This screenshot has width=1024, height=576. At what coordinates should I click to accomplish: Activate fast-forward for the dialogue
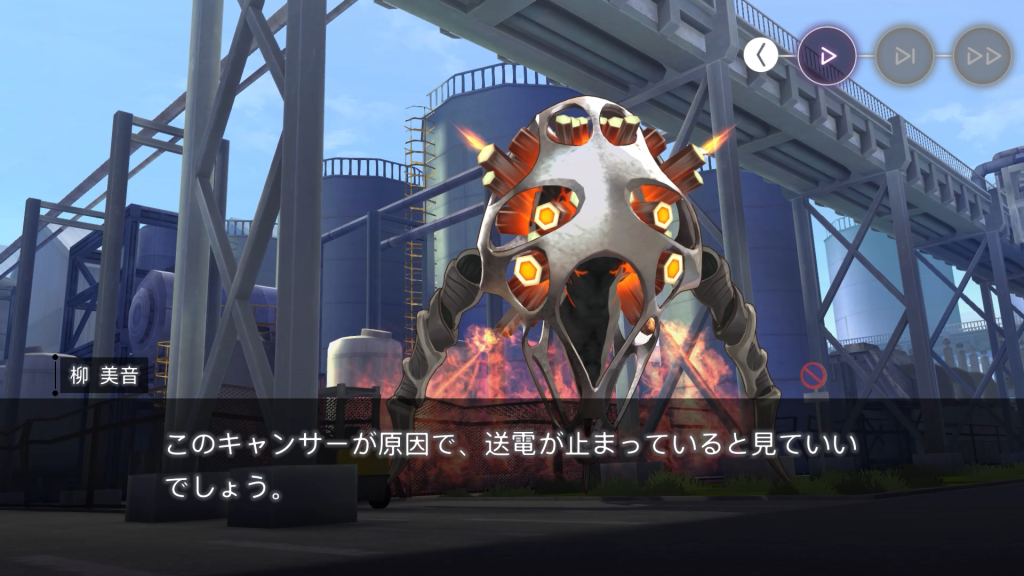pos(982,56)
